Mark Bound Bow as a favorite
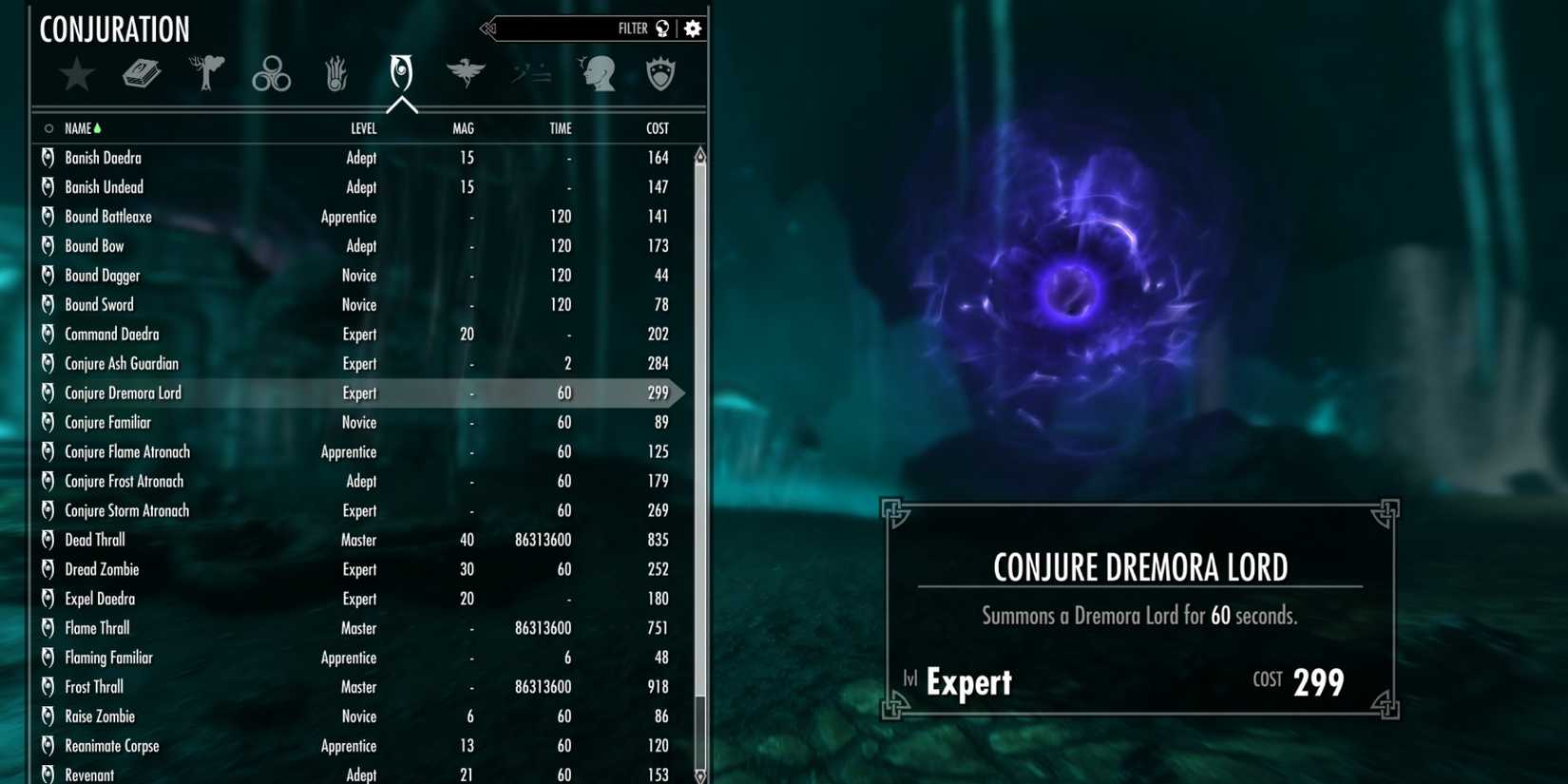Viewport: 1568px width, 784px height. (x=47, y=245)
